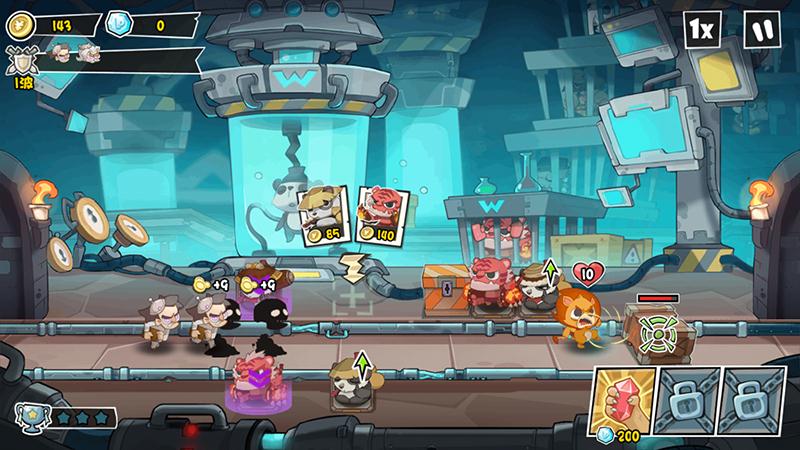This screenshot has height=450, width=800.
Task: Select the red tiger tower card costing 140
Action: (378, 215)
